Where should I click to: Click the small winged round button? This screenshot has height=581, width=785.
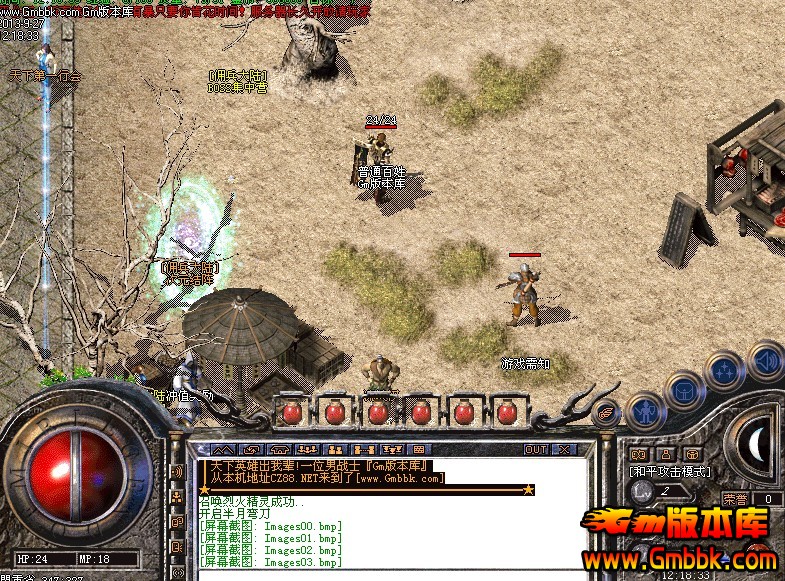[606, 411]
